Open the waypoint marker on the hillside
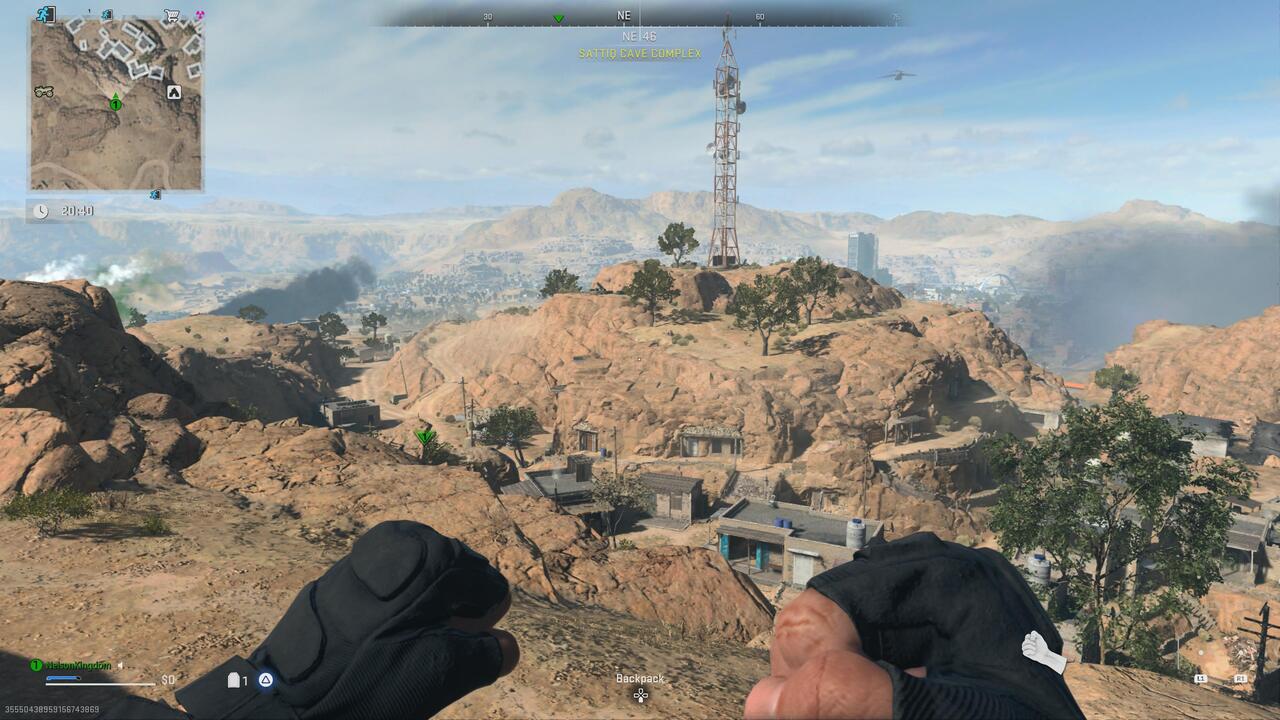This screenshot has height=720, width=1280. click(x=425, y=435)
